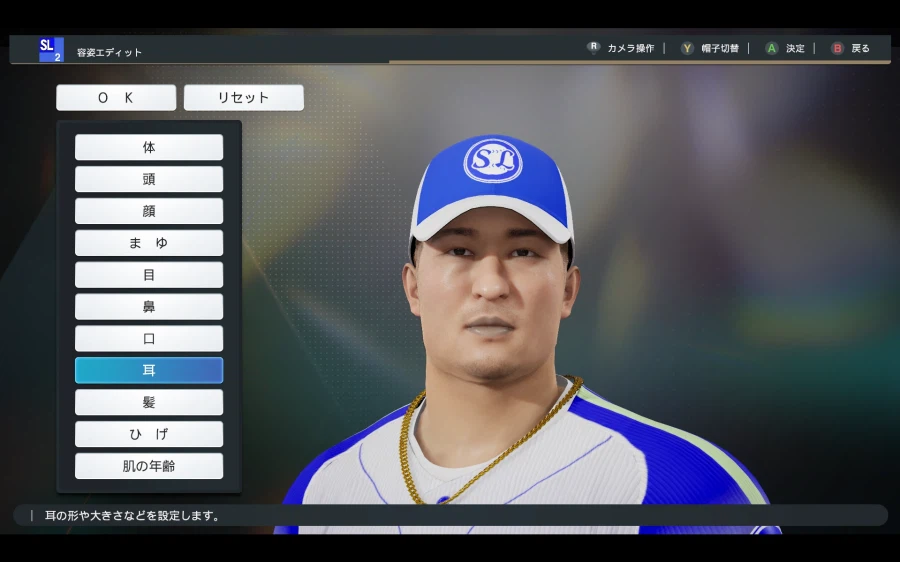Select the 肌の年齢 skin age entry
The width and height of the screenshot is (900, 562).
(x=149, y=466)
